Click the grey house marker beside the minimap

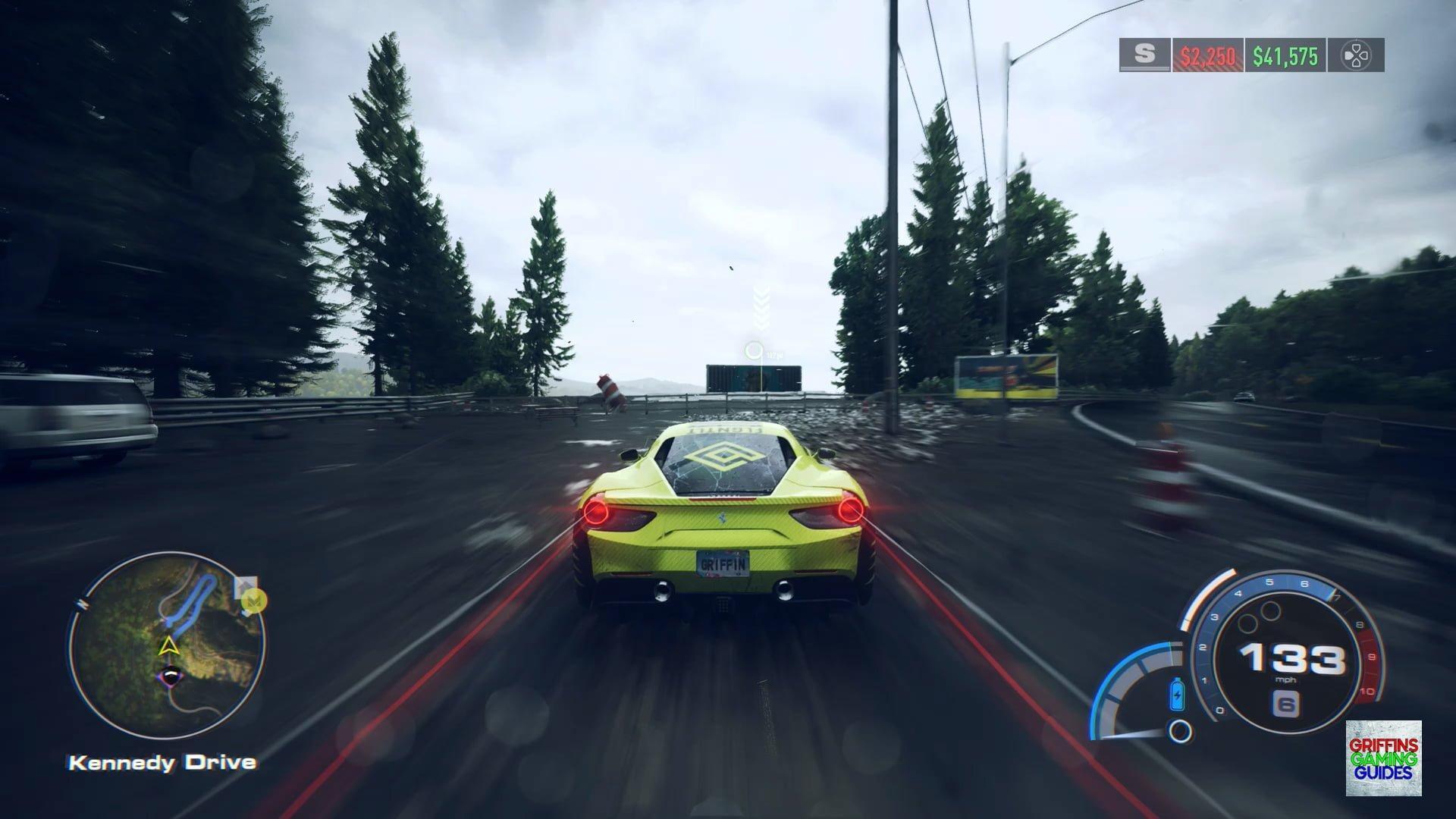click(x=244, y=587)
